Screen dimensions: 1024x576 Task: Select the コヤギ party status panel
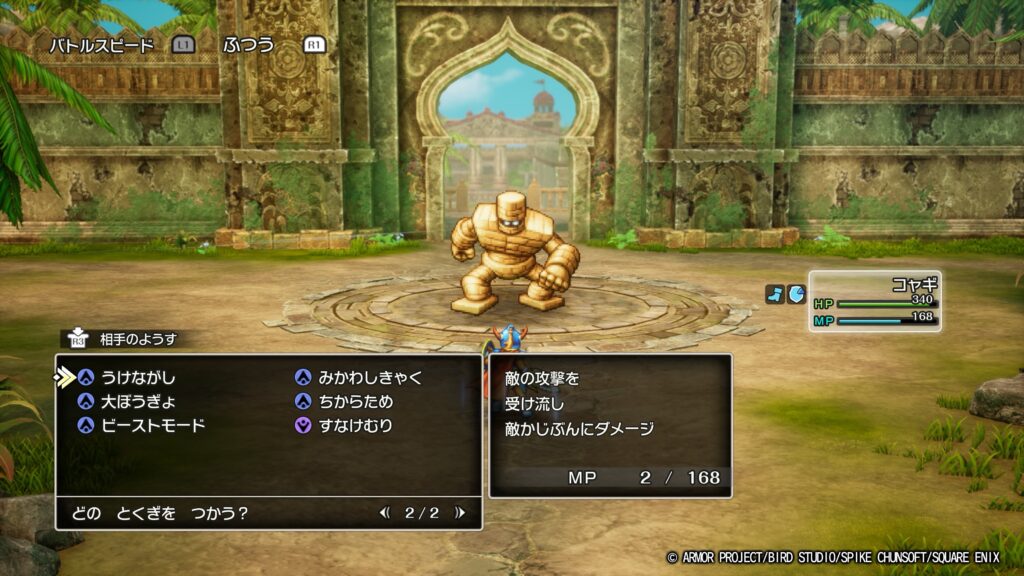coord(873,302)
